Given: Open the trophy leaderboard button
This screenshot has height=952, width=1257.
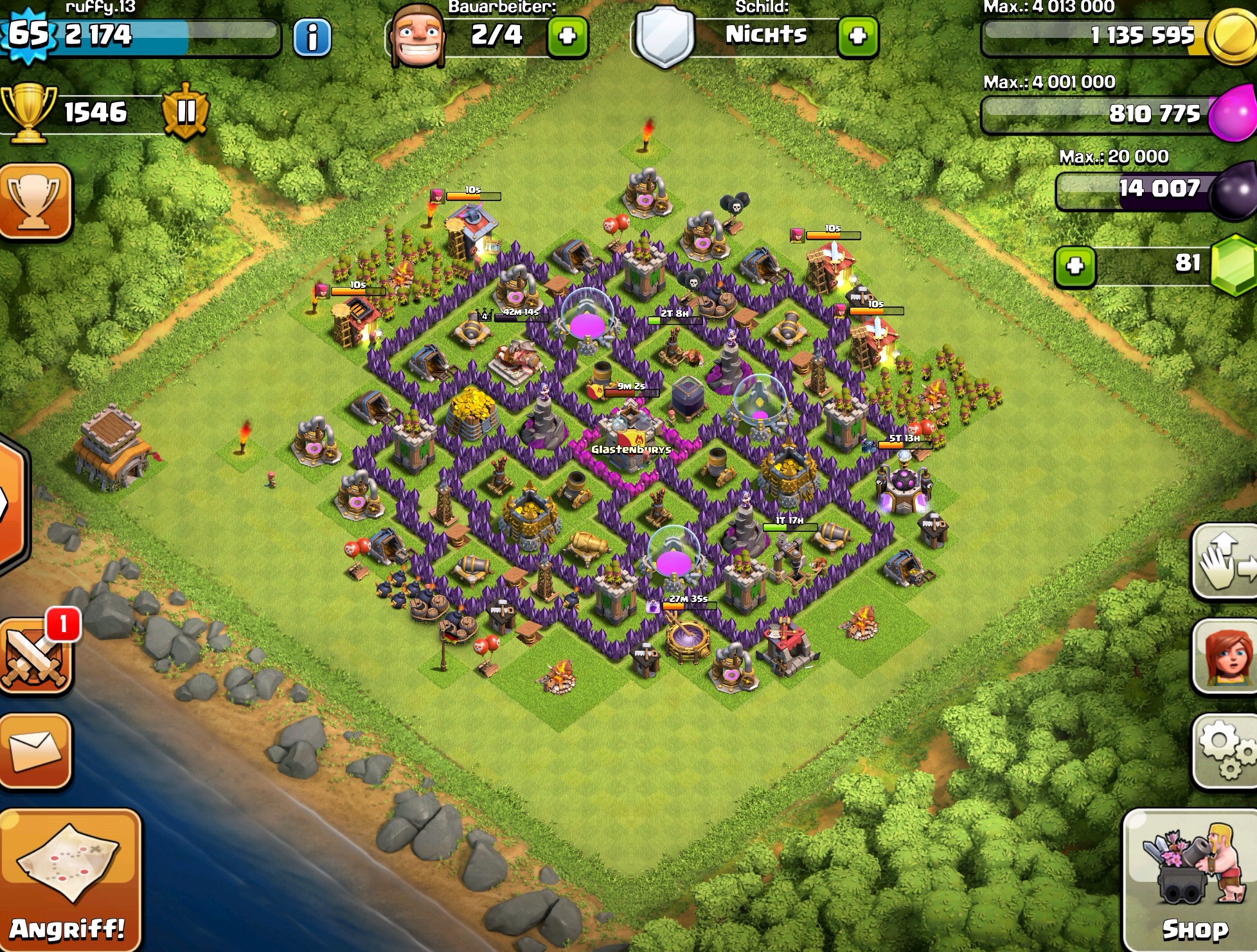Looking at the screenshot, I should tap(35, 202).
